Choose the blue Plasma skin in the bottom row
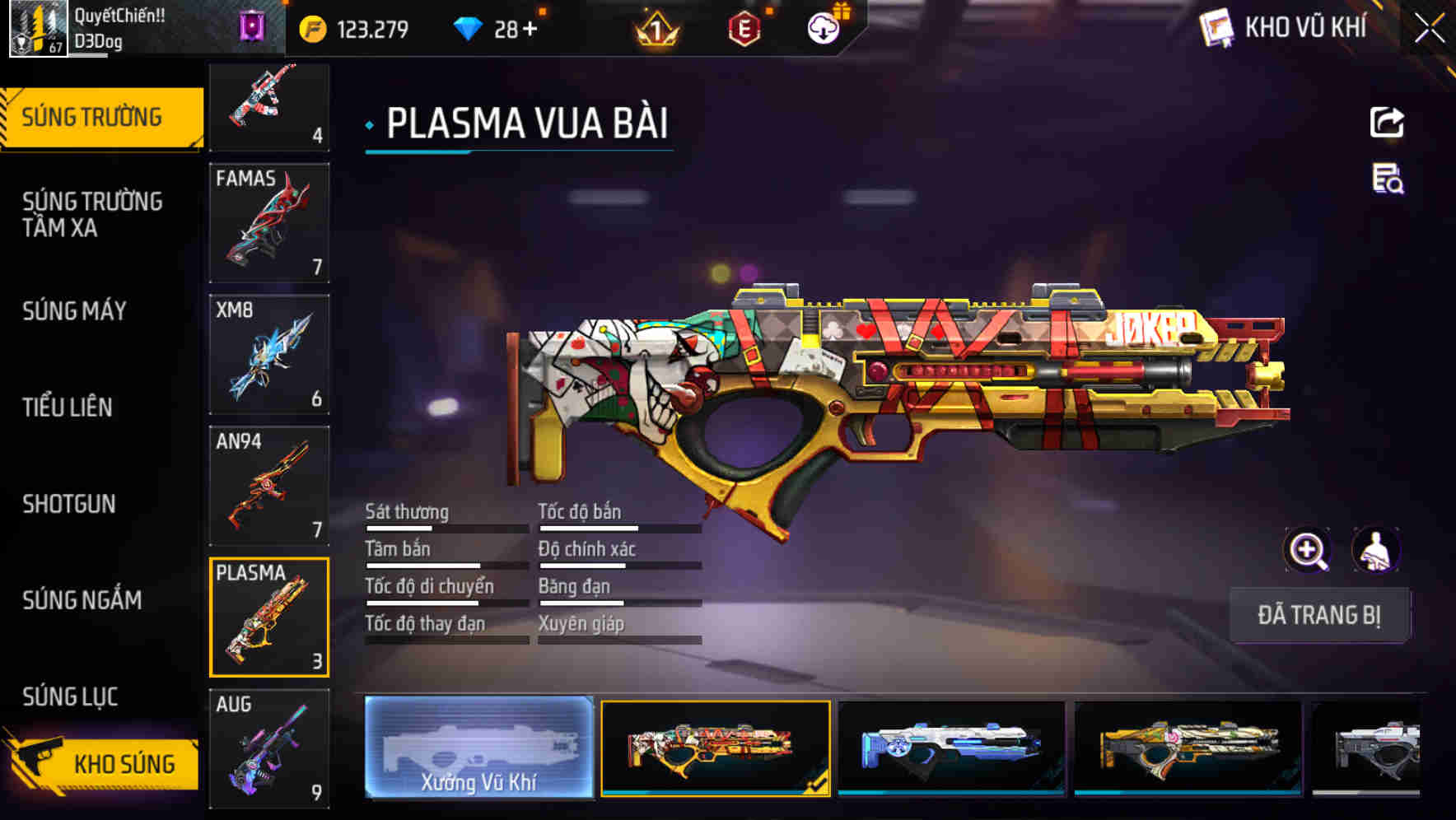The width and height of the screenshot is (1456, 820). tap(950, 749)
